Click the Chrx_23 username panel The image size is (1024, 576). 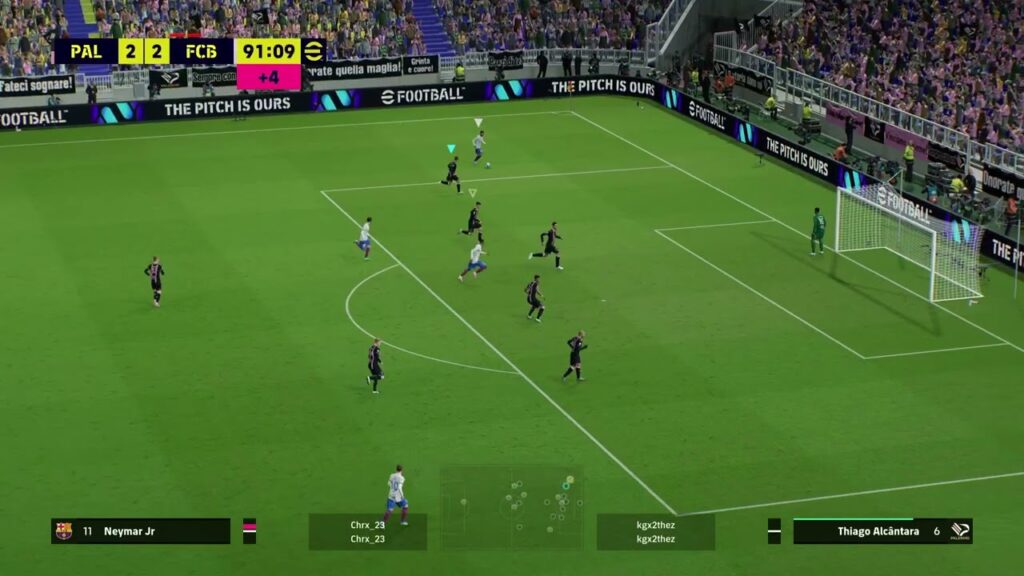tap(367, 531)
